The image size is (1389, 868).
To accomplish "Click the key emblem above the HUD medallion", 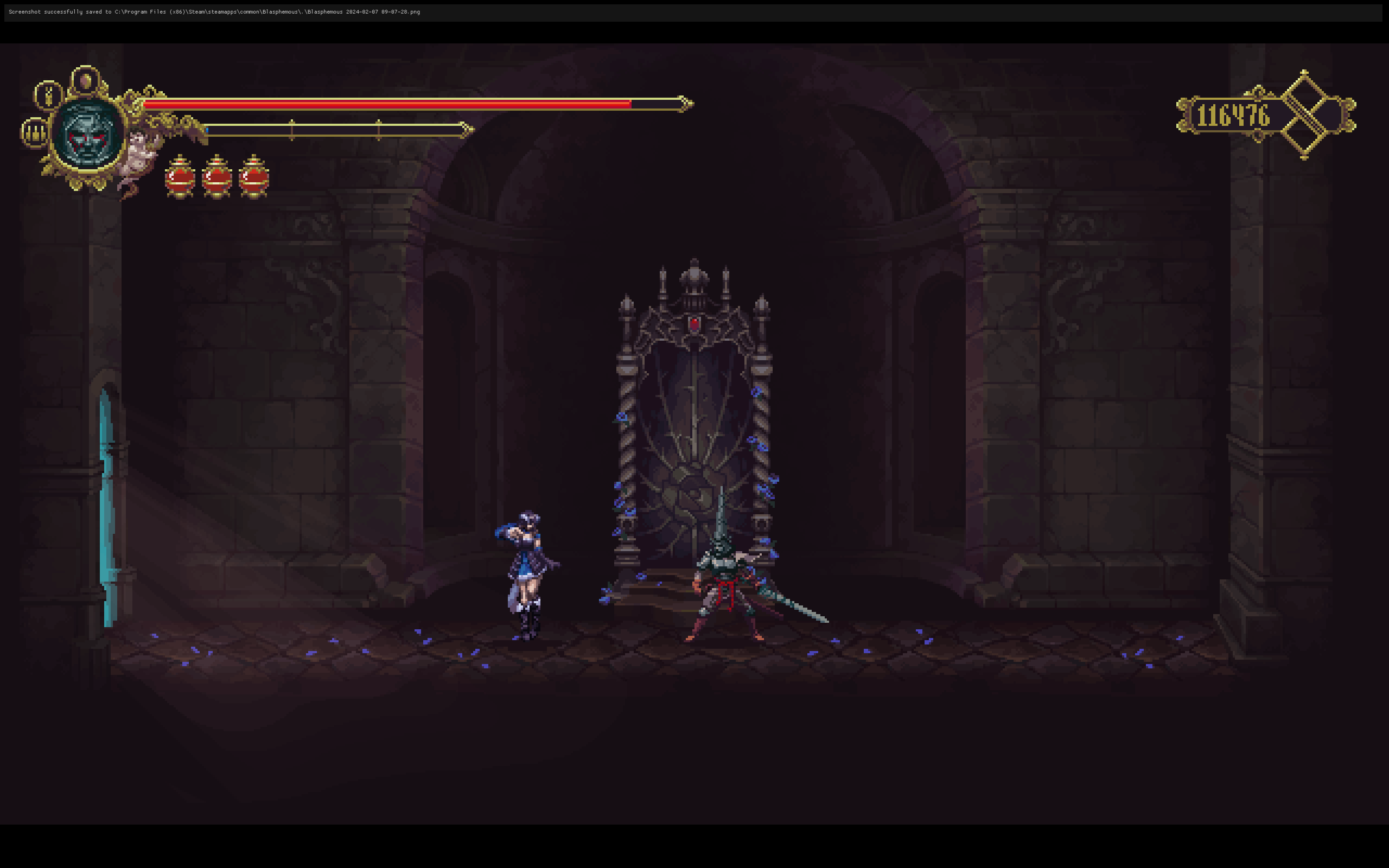I will [x=48, y=94].
